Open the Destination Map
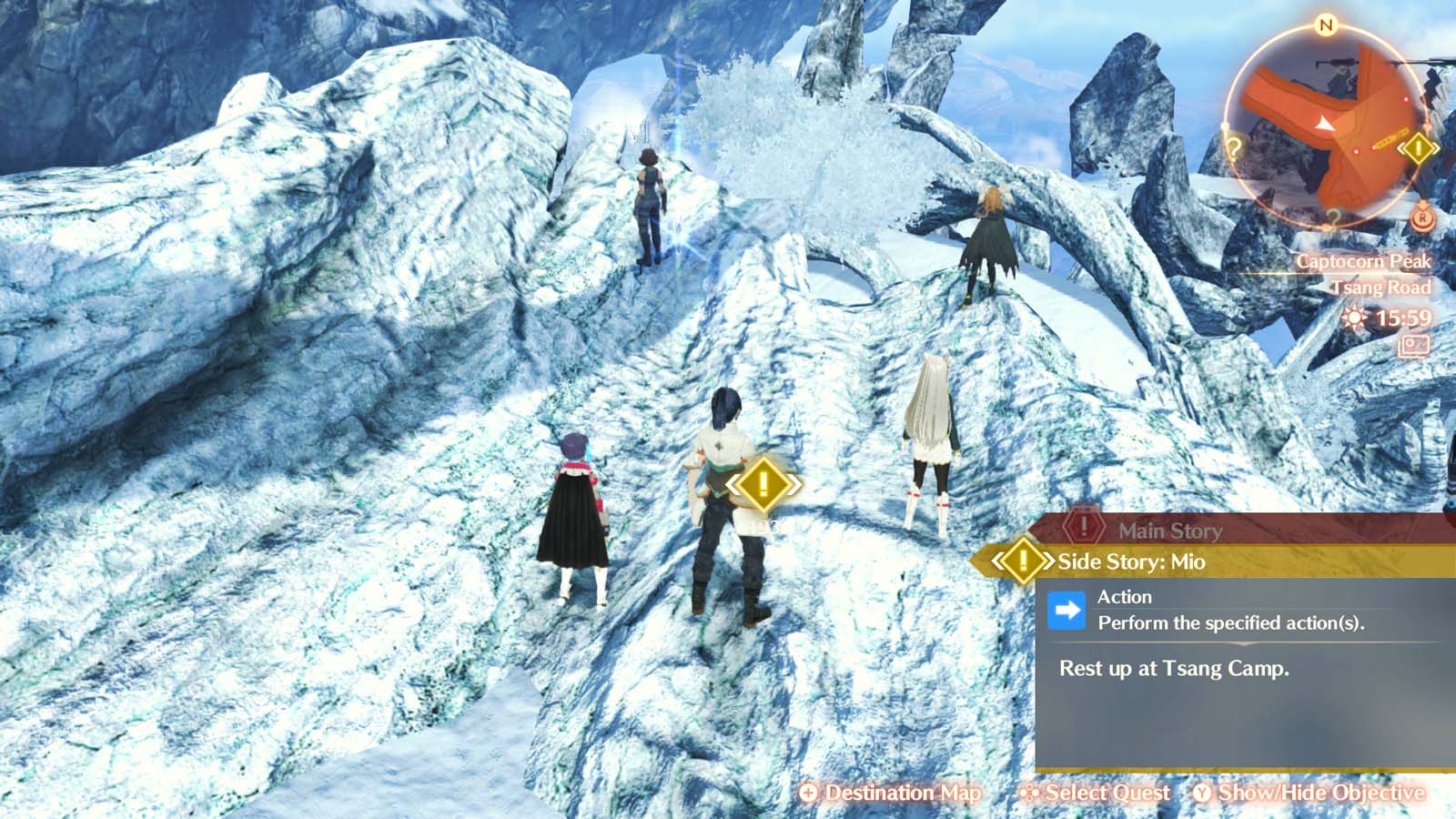Viewport: 1456px width, 819px height. tap(890, 793)
